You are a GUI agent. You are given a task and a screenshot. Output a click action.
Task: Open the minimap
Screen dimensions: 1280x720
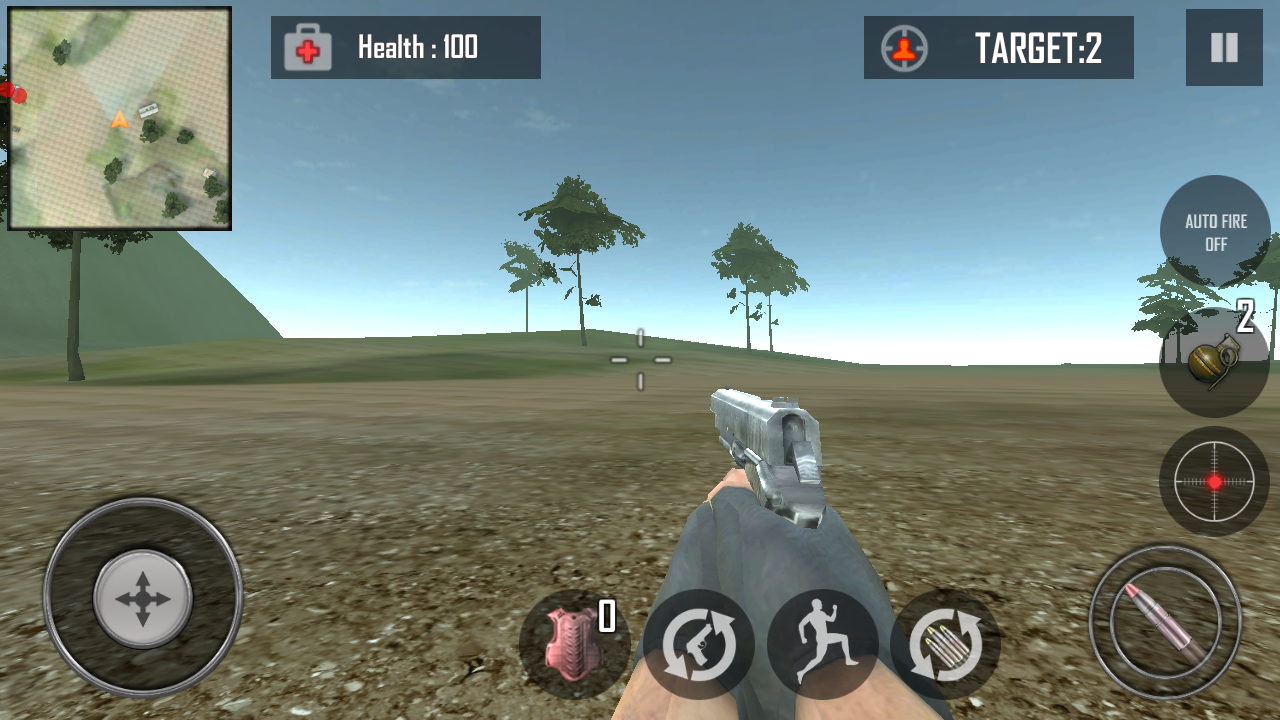coord(120,118)
